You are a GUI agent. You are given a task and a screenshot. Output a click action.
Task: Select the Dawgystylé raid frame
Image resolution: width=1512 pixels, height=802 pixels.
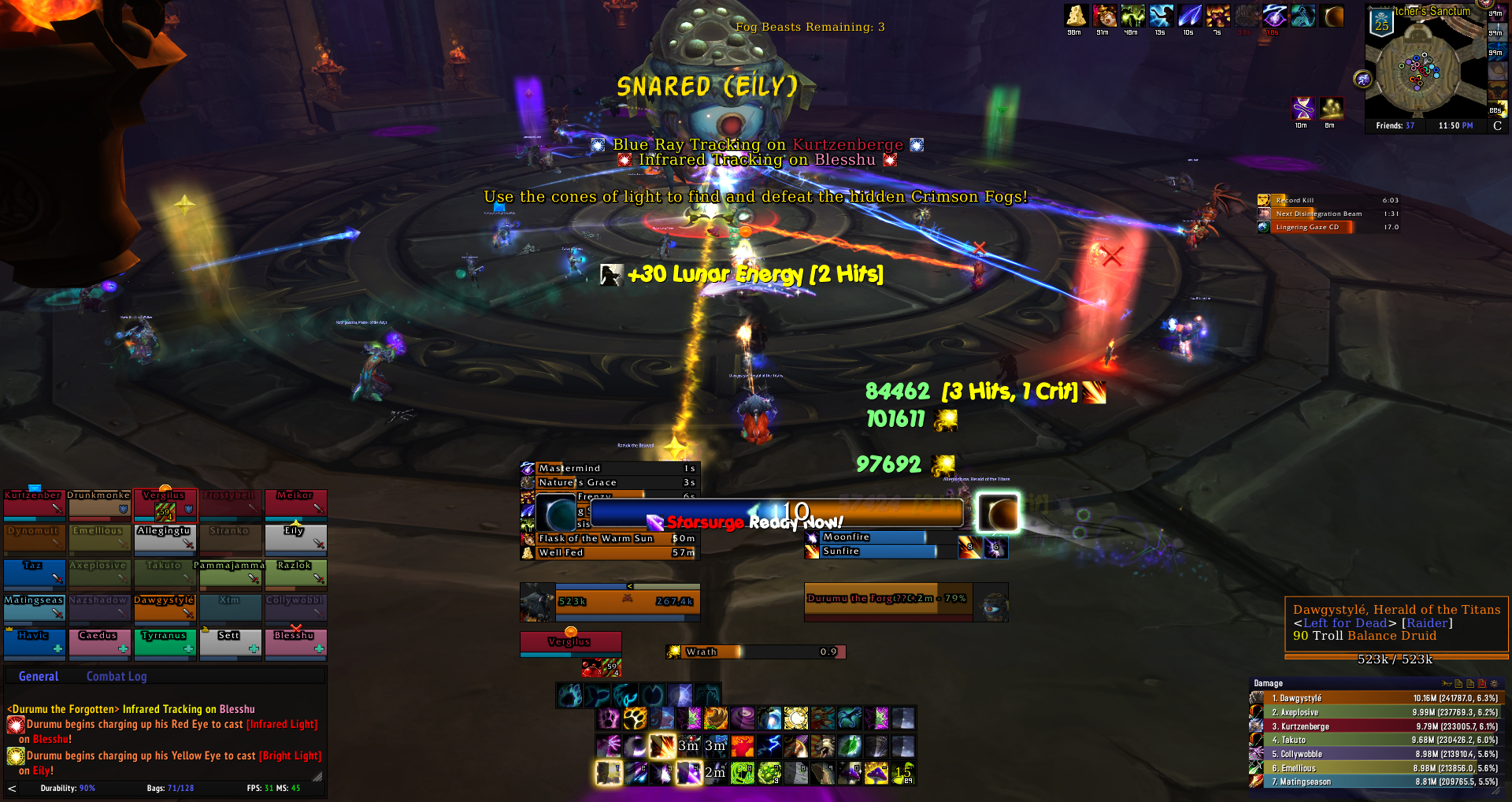165,607
